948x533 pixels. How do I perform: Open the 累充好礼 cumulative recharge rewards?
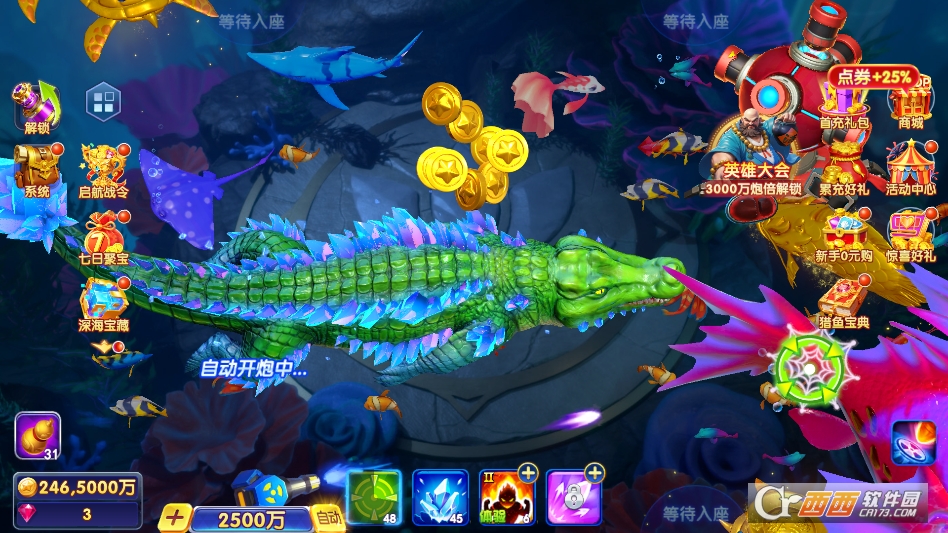(x=844, y=167)
